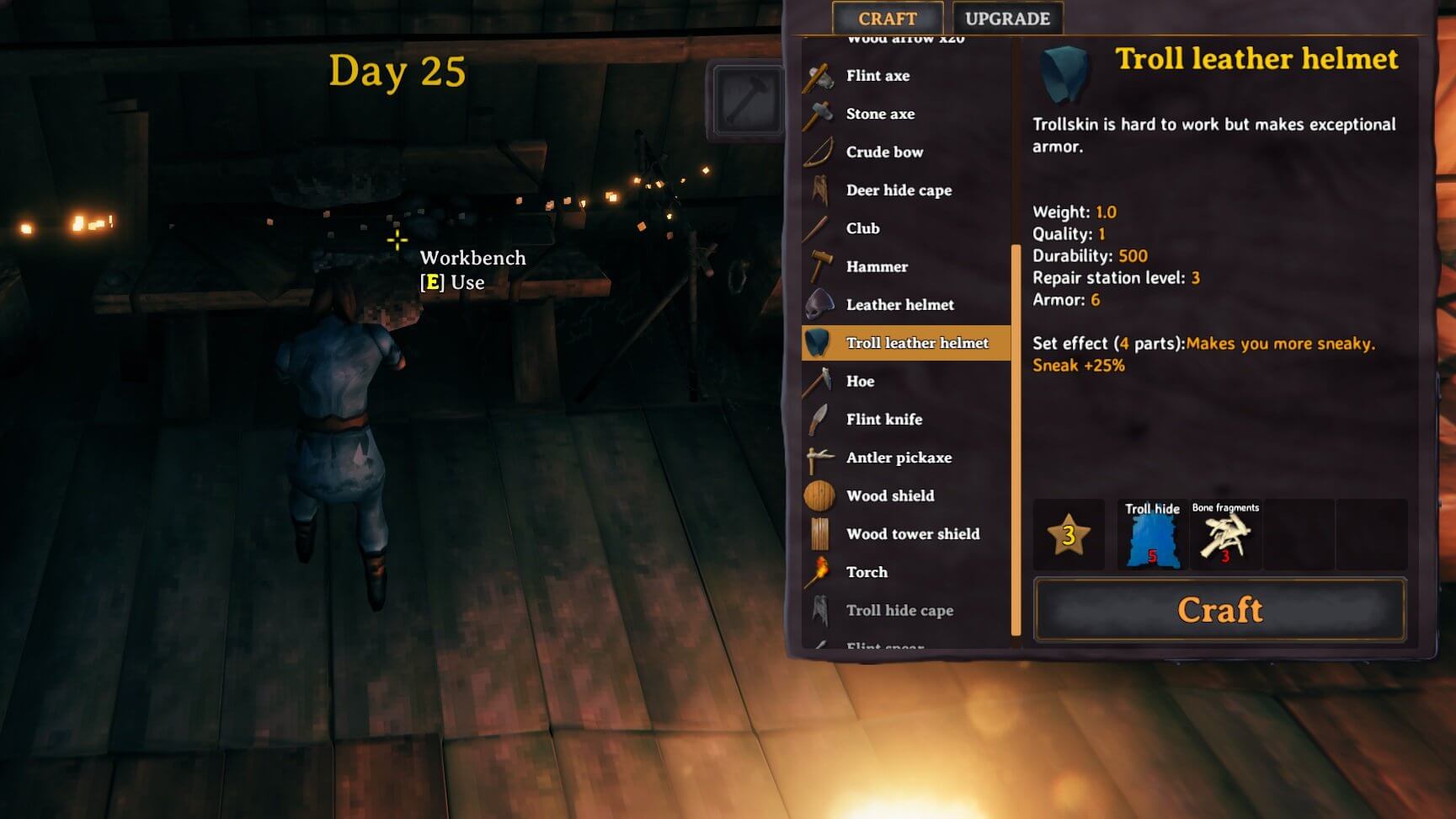Choose the Hammer recipe

(877, 266)
